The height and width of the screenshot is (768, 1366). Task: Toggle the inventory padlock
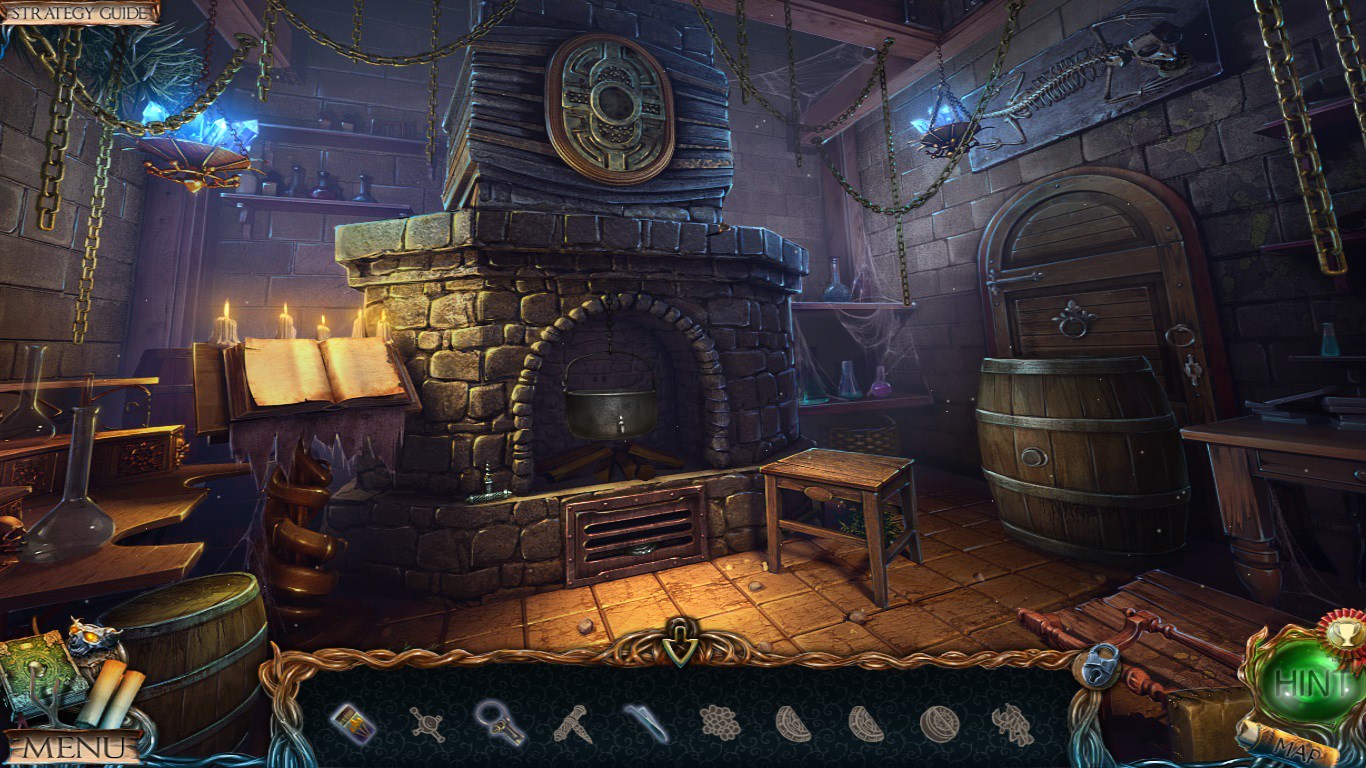click(1098, 665)
